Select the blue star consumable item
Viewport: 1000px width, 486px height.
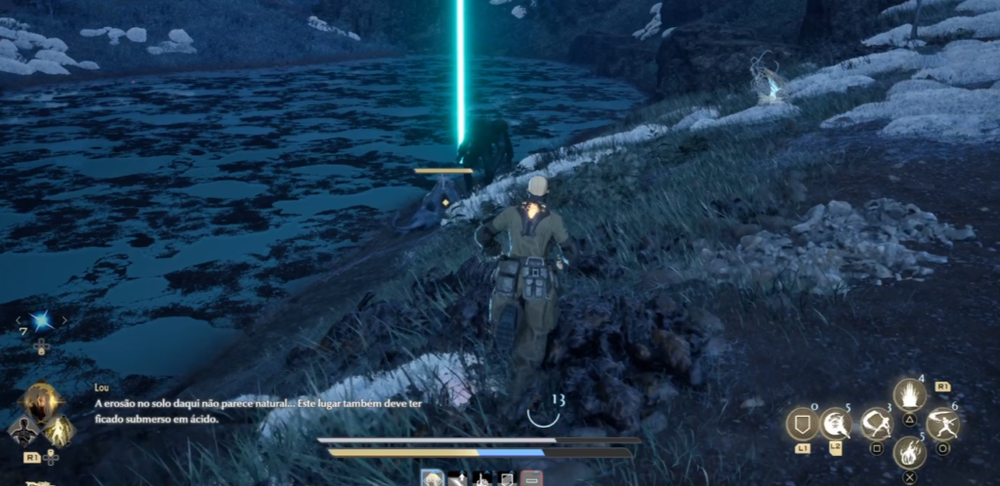[x=41, y=321]
